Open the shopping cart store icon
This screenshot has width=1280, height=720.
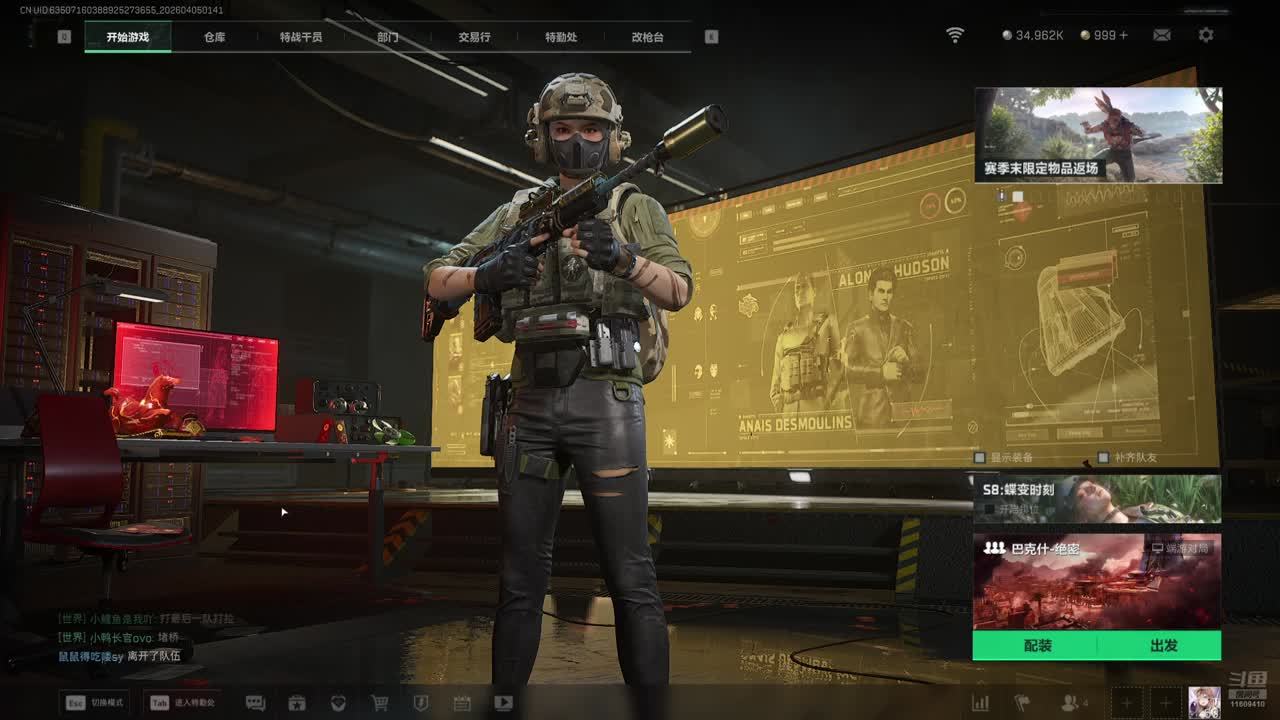pos(380,703)
